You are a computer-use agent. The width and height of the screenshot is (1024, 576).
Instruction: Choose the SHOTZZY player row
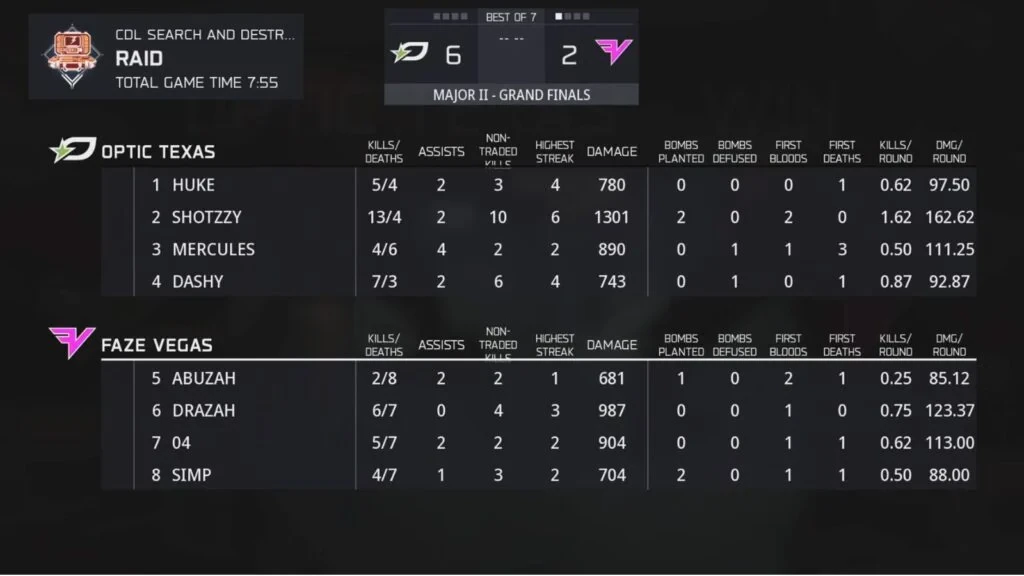click(x=206, y=217)
